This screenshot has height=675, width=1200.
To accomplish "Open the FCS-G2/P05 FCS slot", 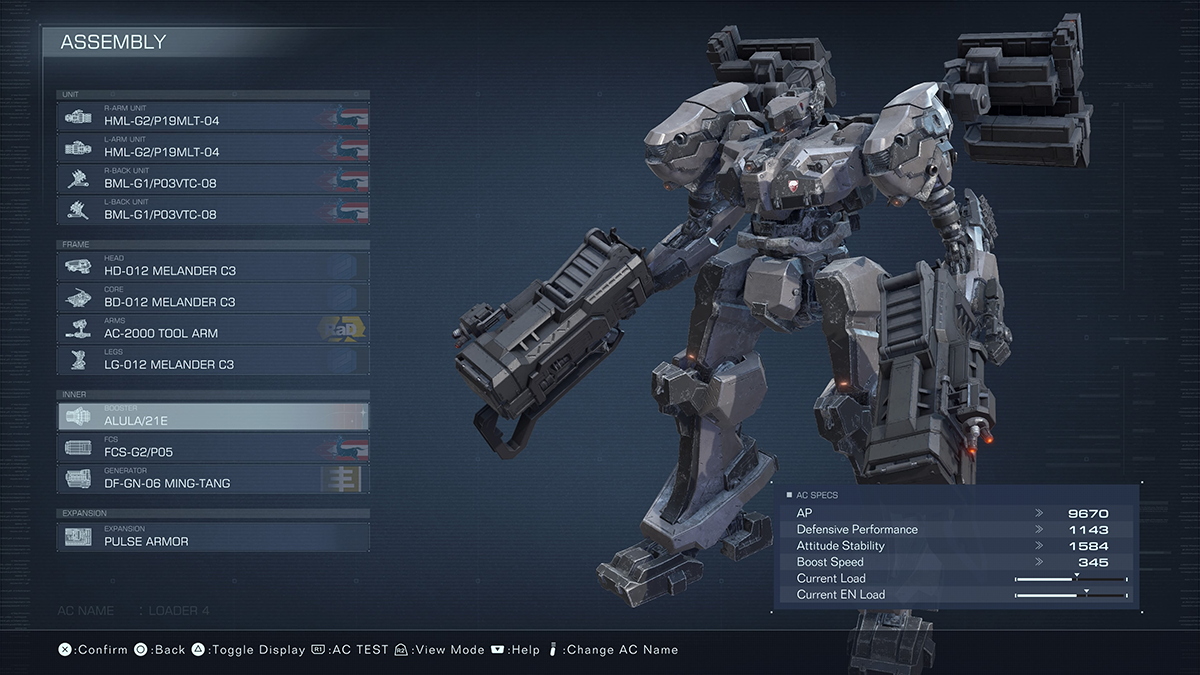I will click(213, 447).
